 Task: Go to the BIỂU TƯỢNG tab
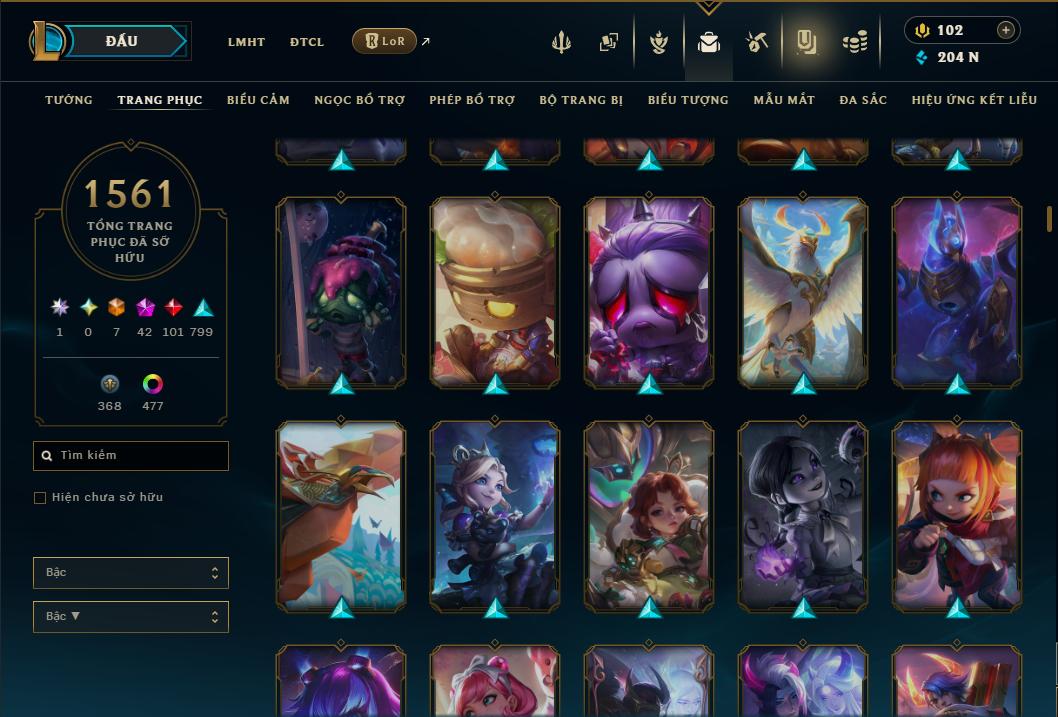click(x=688, y=100)
